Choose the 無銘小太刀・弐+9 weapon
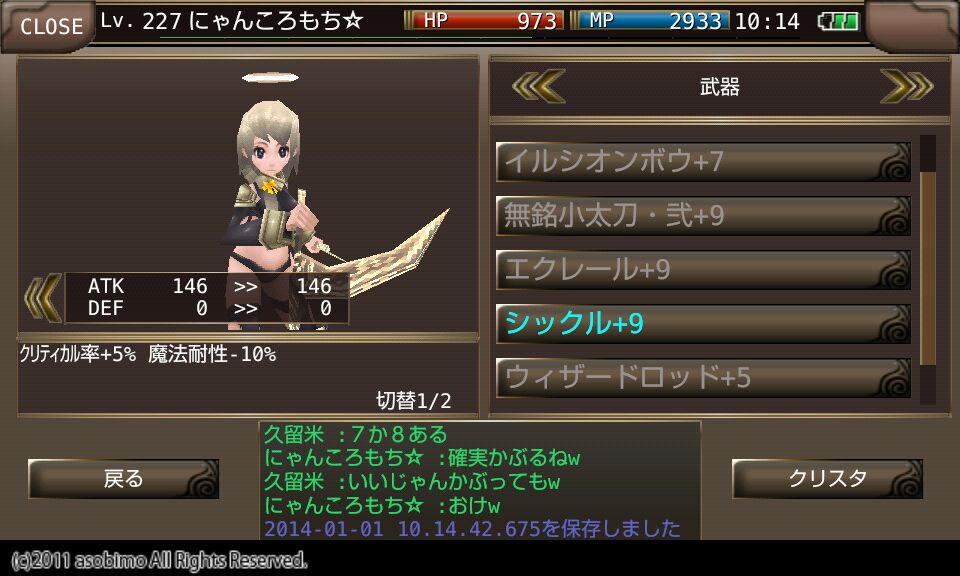 702,216
